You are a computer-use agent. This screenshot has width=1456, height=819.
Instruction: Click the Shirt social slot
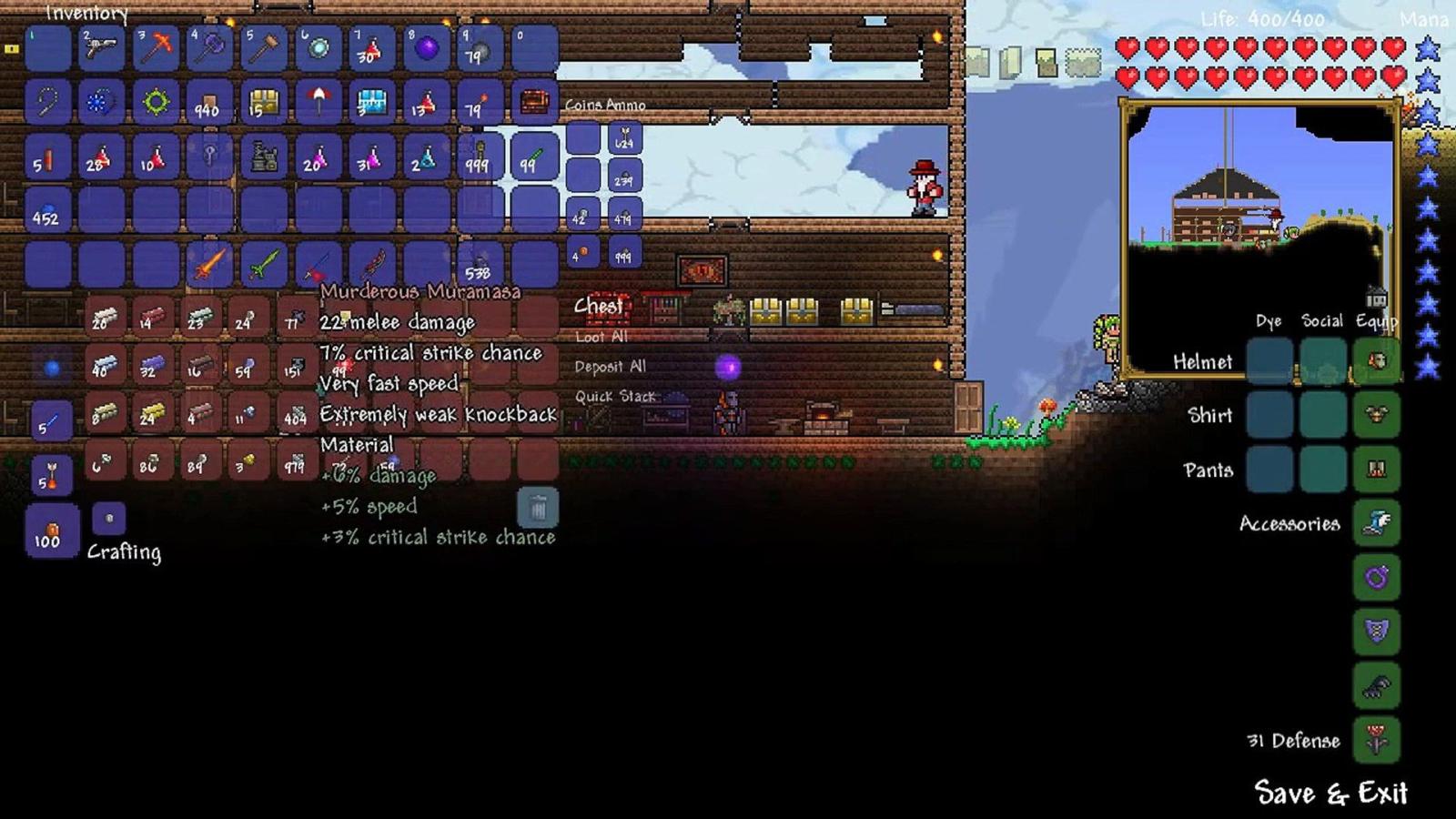(x=1322, y=416)
